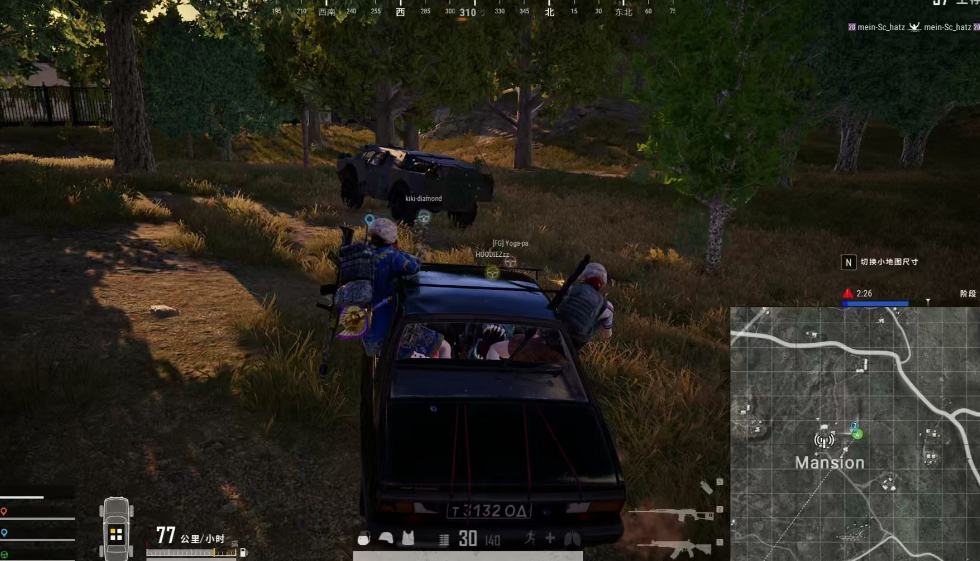The width and height of the screenshot is (980, 561).
Task: Click the throwable item slot icon
Action: (x=706, y=487)
